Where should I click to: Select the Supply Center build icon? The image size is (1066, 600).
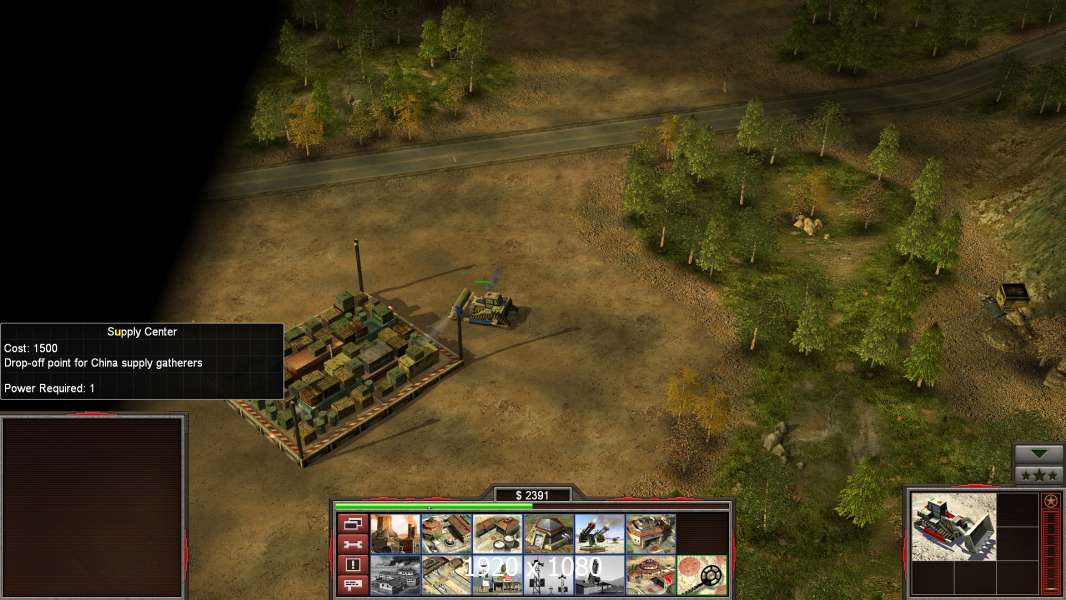click(x=497, y=534)
